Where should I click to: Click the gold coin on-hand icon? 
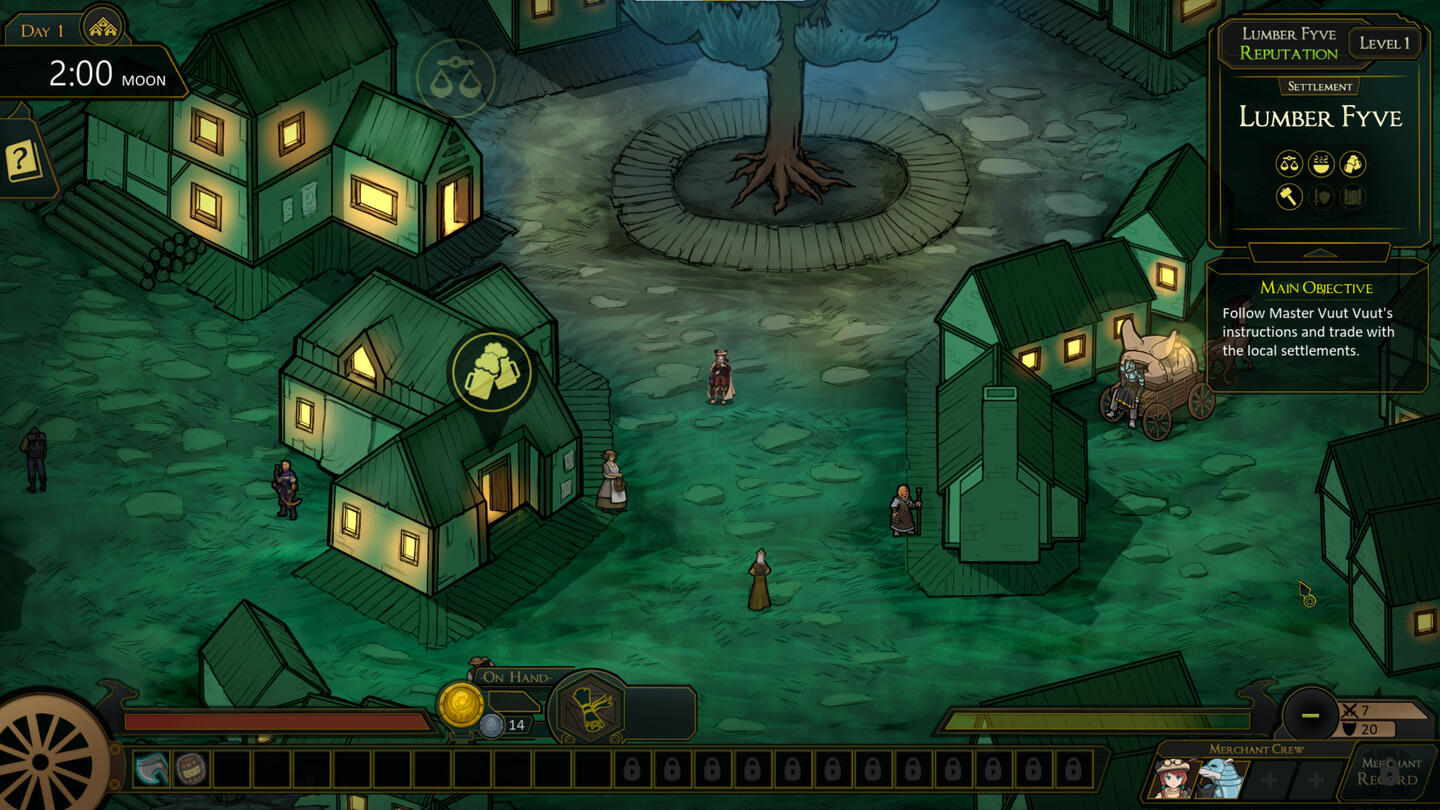point(460,705)
